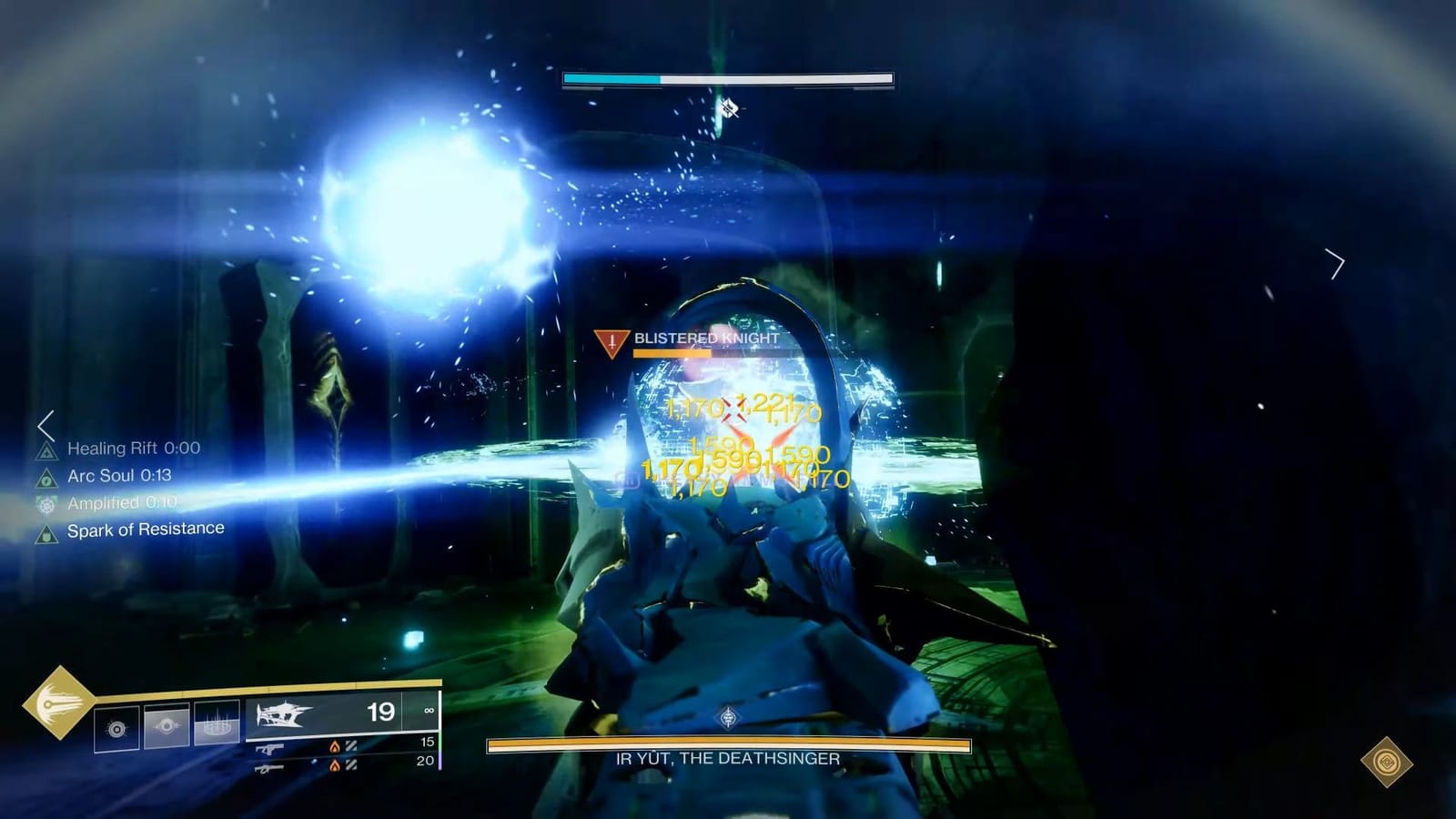Click the submachine gun weapon icon
Viewport: 1456px width, 819px height.
point(270,749)
